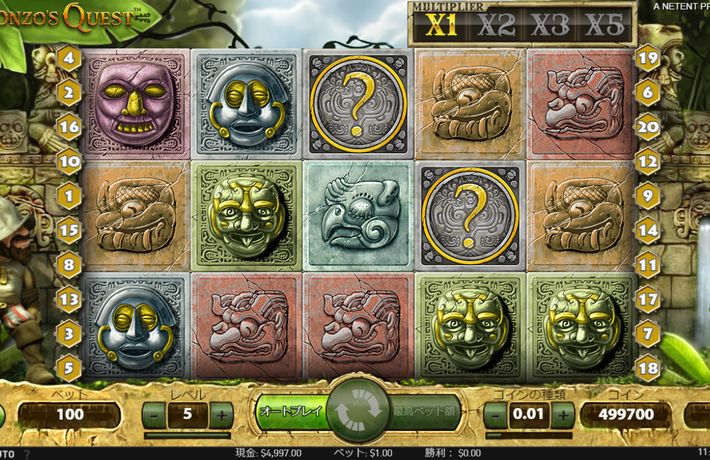
Task: Start autoplay with the オートプレイ button
Action: coord(288,411)
